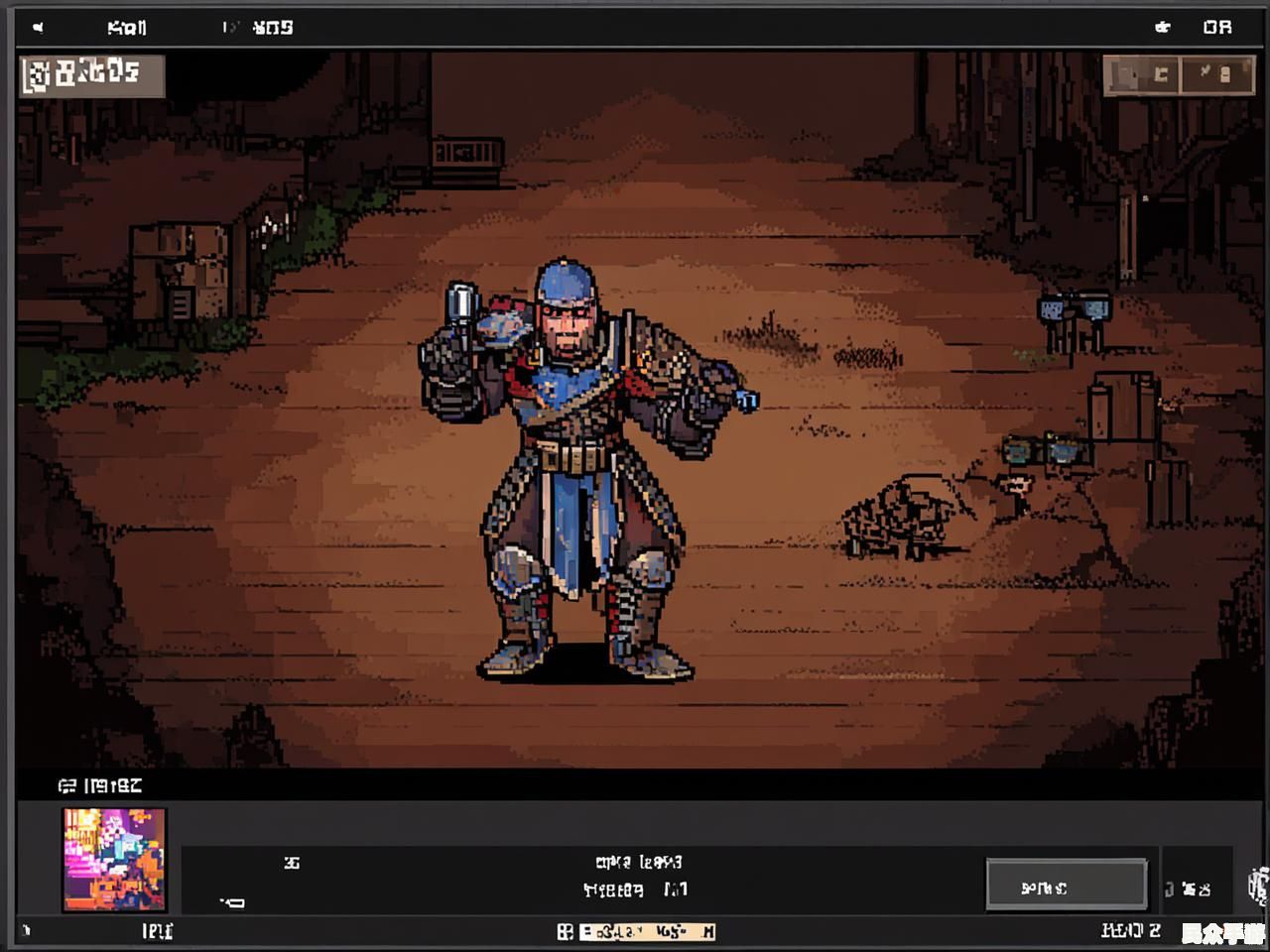Click the gray button in the bottom panel
Viewport: 1270px width, 952px height.
click(1066, 885)
